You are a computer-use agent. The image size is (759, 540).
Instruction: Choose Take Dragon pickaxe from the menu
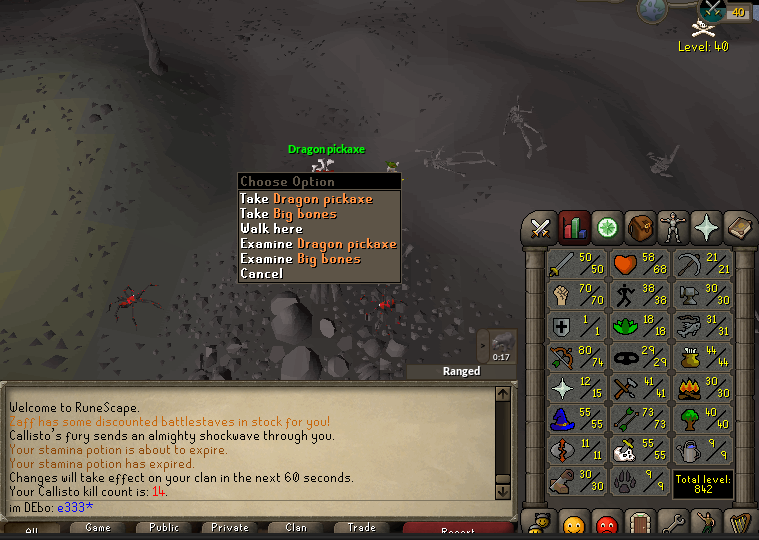click(x=305, y=199)
